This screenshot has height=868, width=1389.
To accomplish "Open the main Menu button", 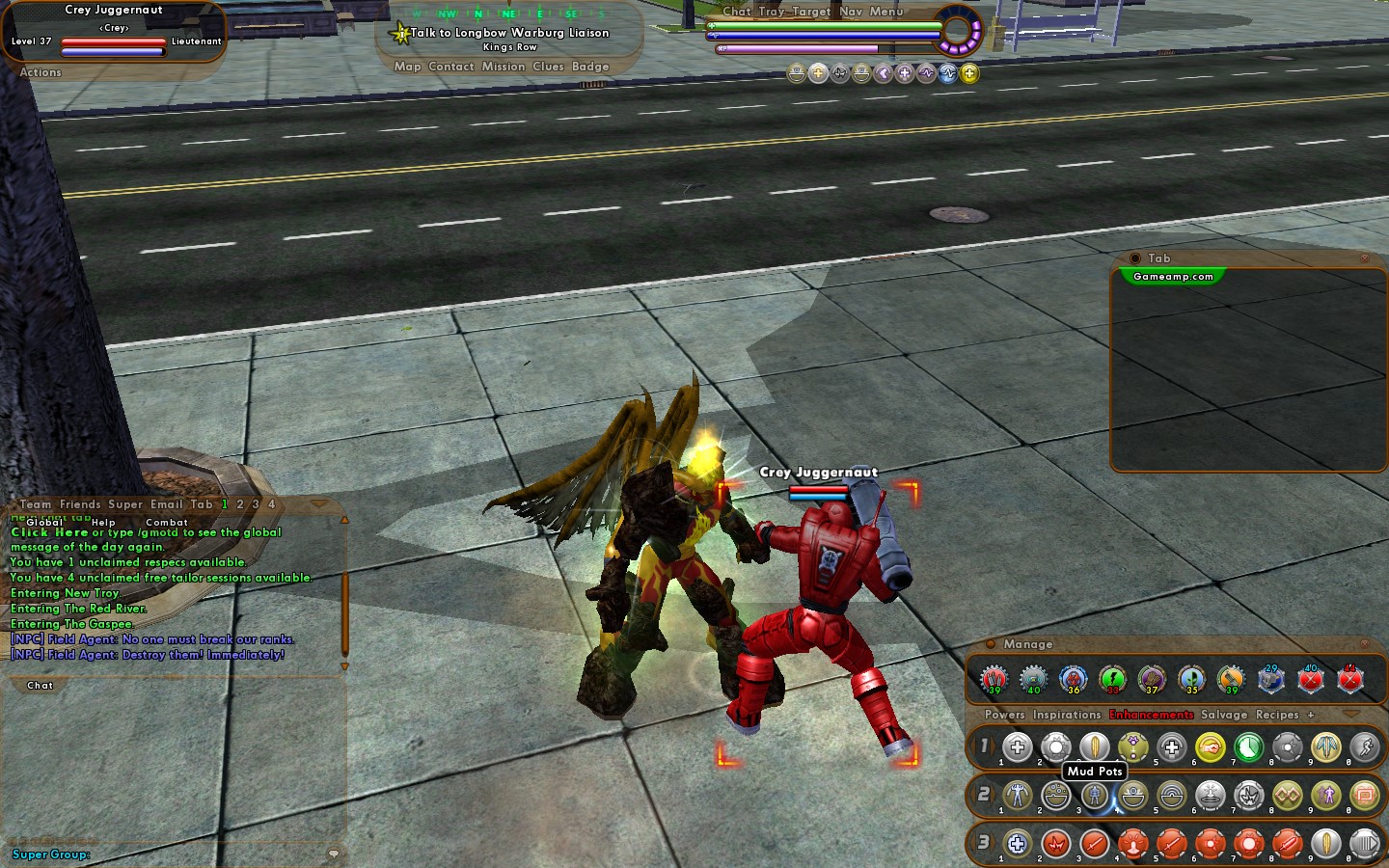I will [x=886, y=12].
